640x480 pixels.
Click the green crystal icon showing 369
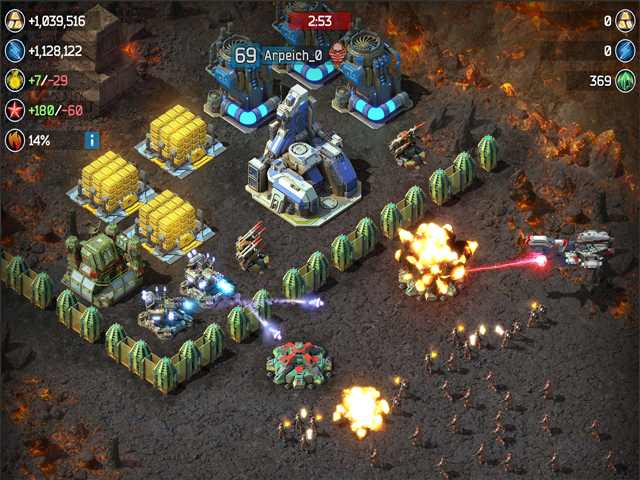coord(625,81)
